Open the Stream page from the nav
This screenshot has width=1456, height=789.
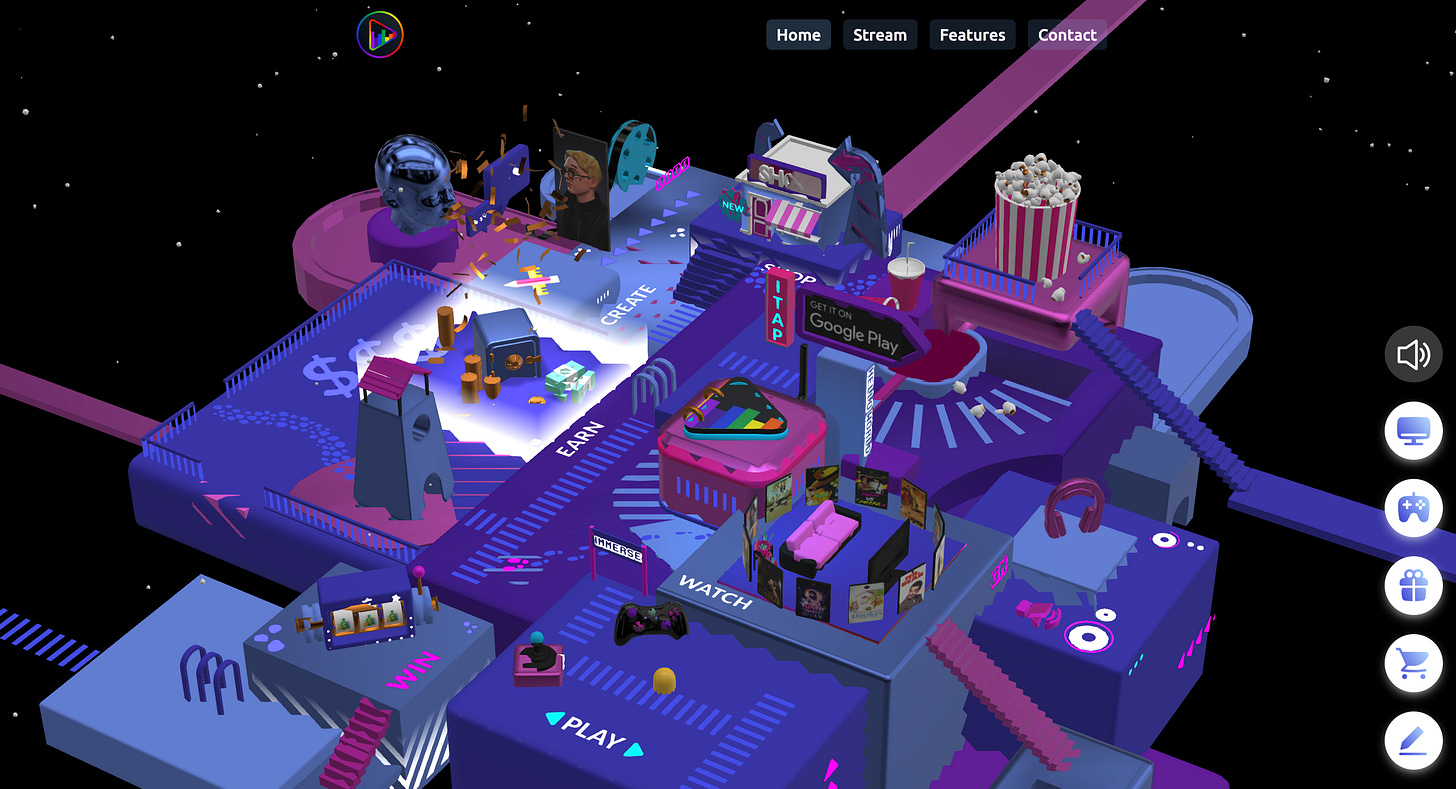879,34
